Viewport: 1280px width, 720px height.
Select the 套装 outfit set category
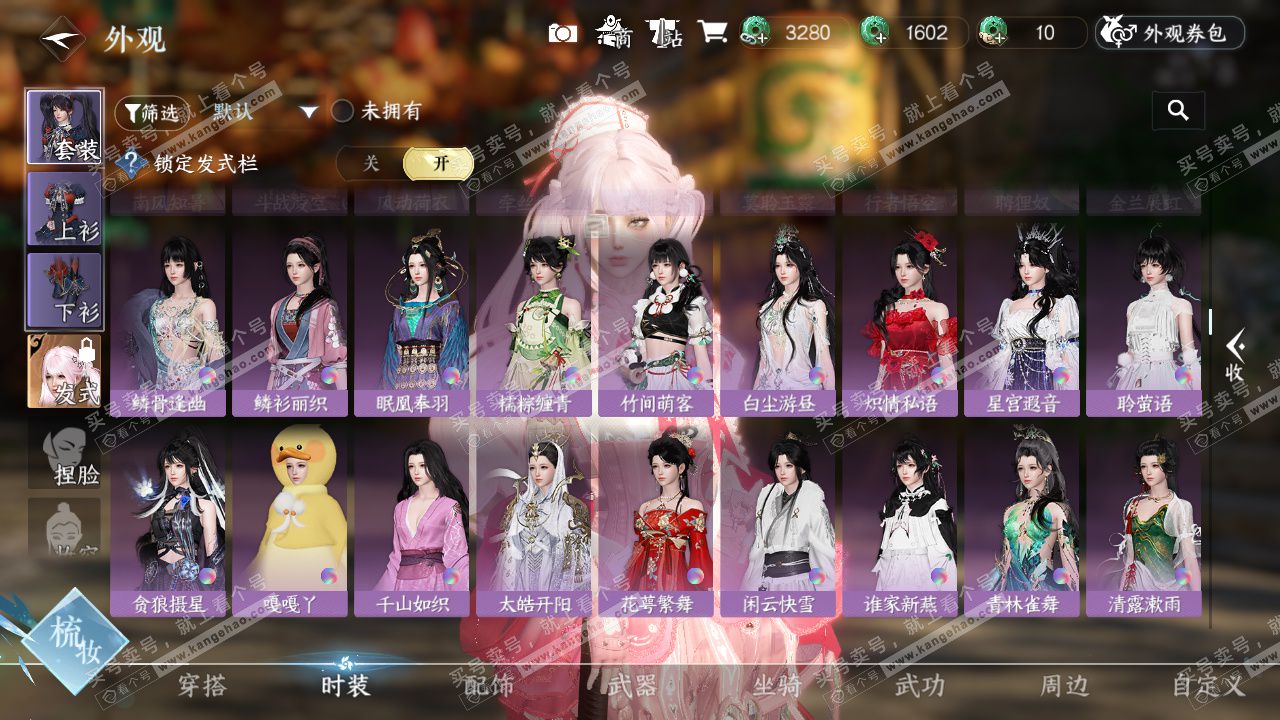point(64,127)
